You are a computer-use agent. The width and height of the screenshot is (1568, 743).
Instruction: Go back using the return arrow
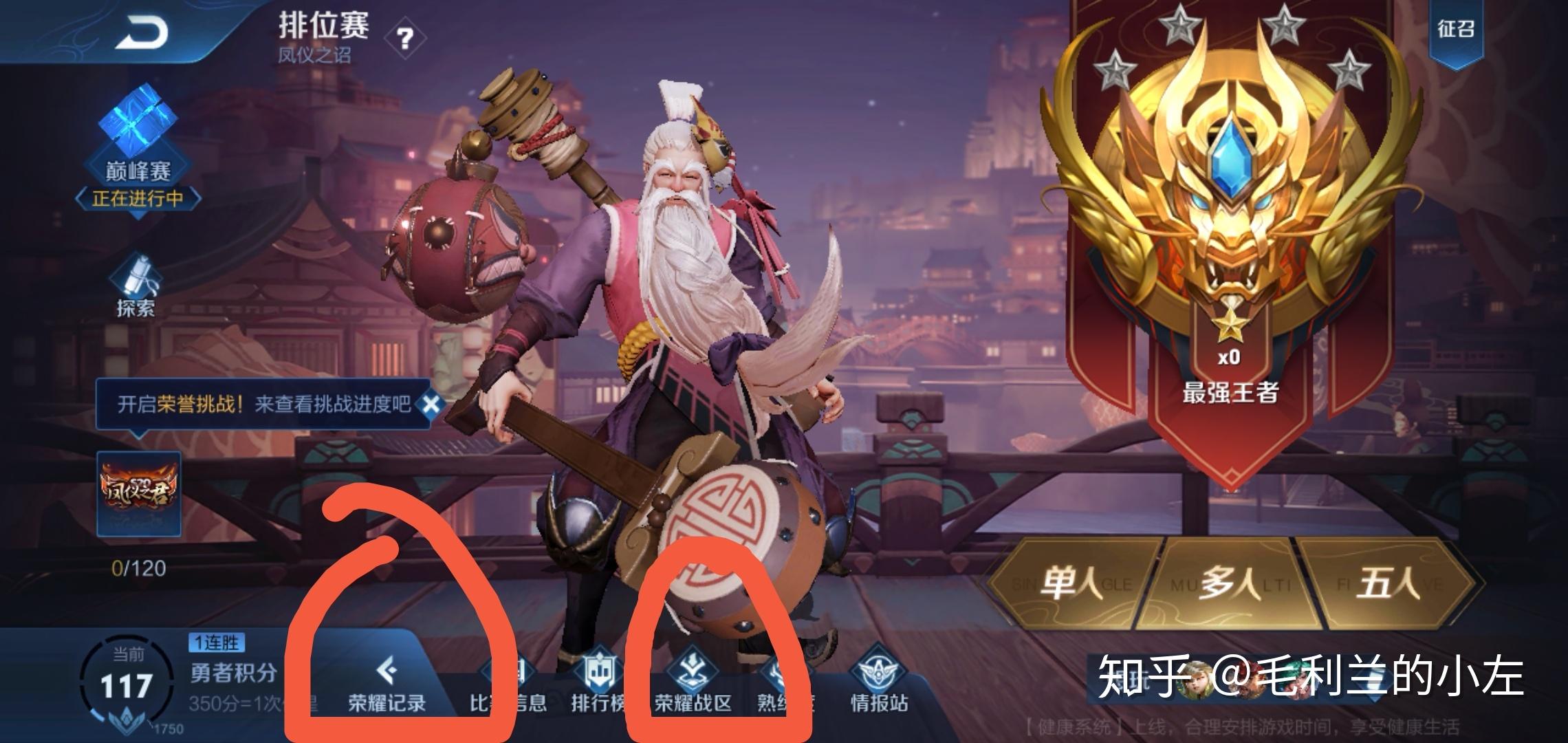(x=142, y=32)
